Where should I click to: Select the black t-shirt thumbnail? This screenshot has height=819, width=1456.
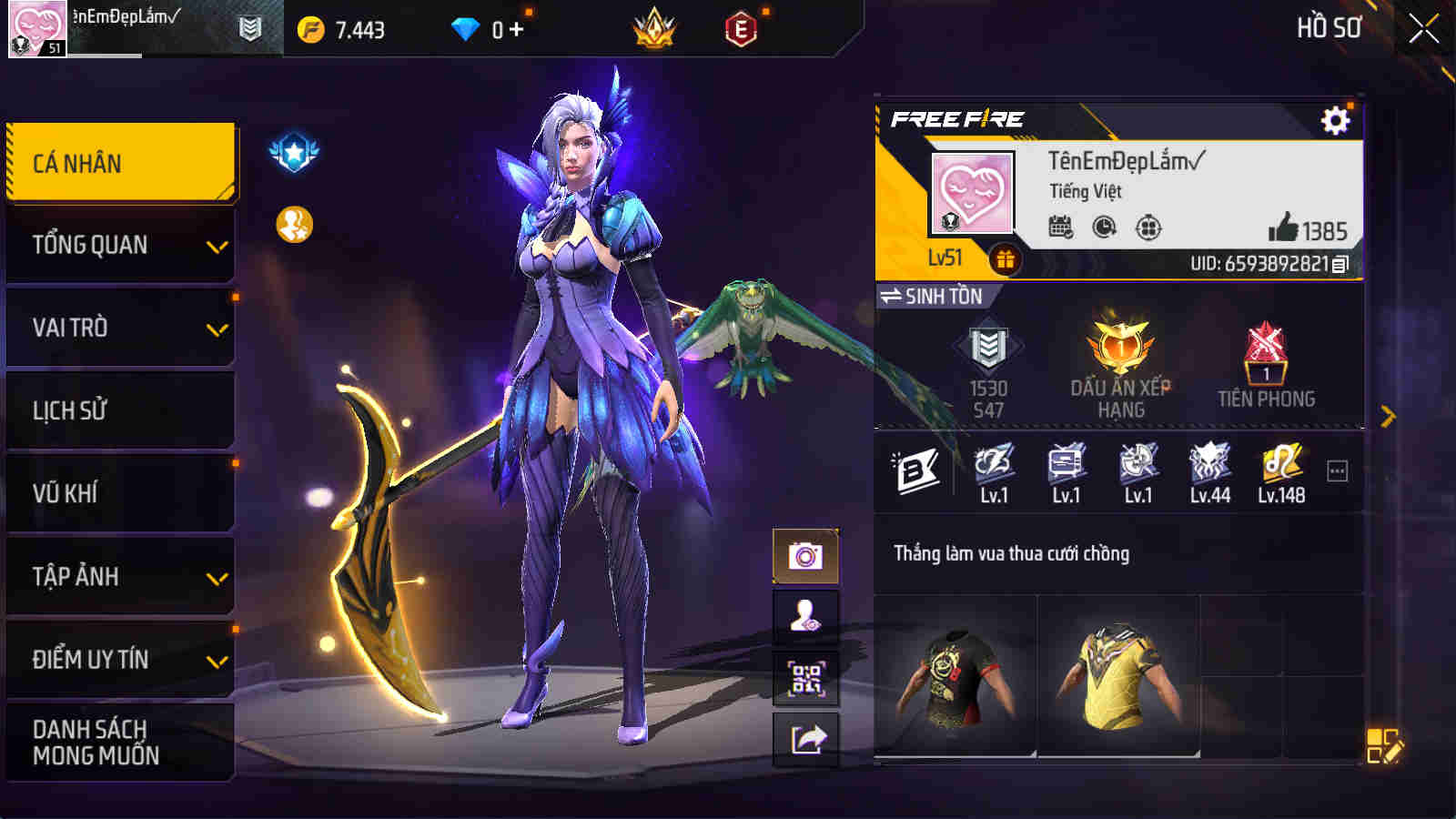pos(953,673)
